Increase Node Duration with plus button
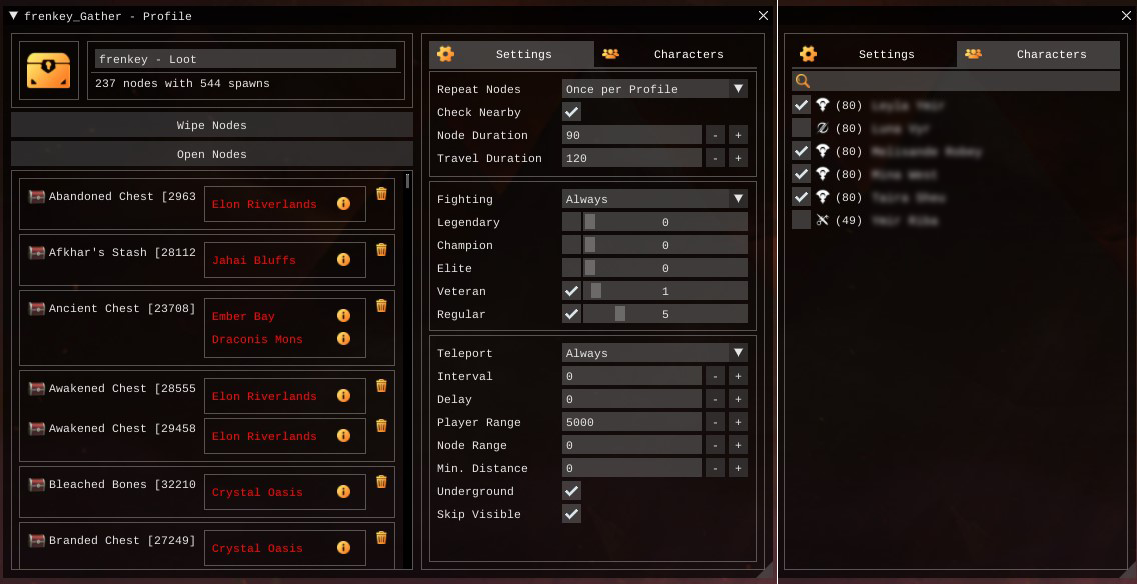 pos(738,135)
